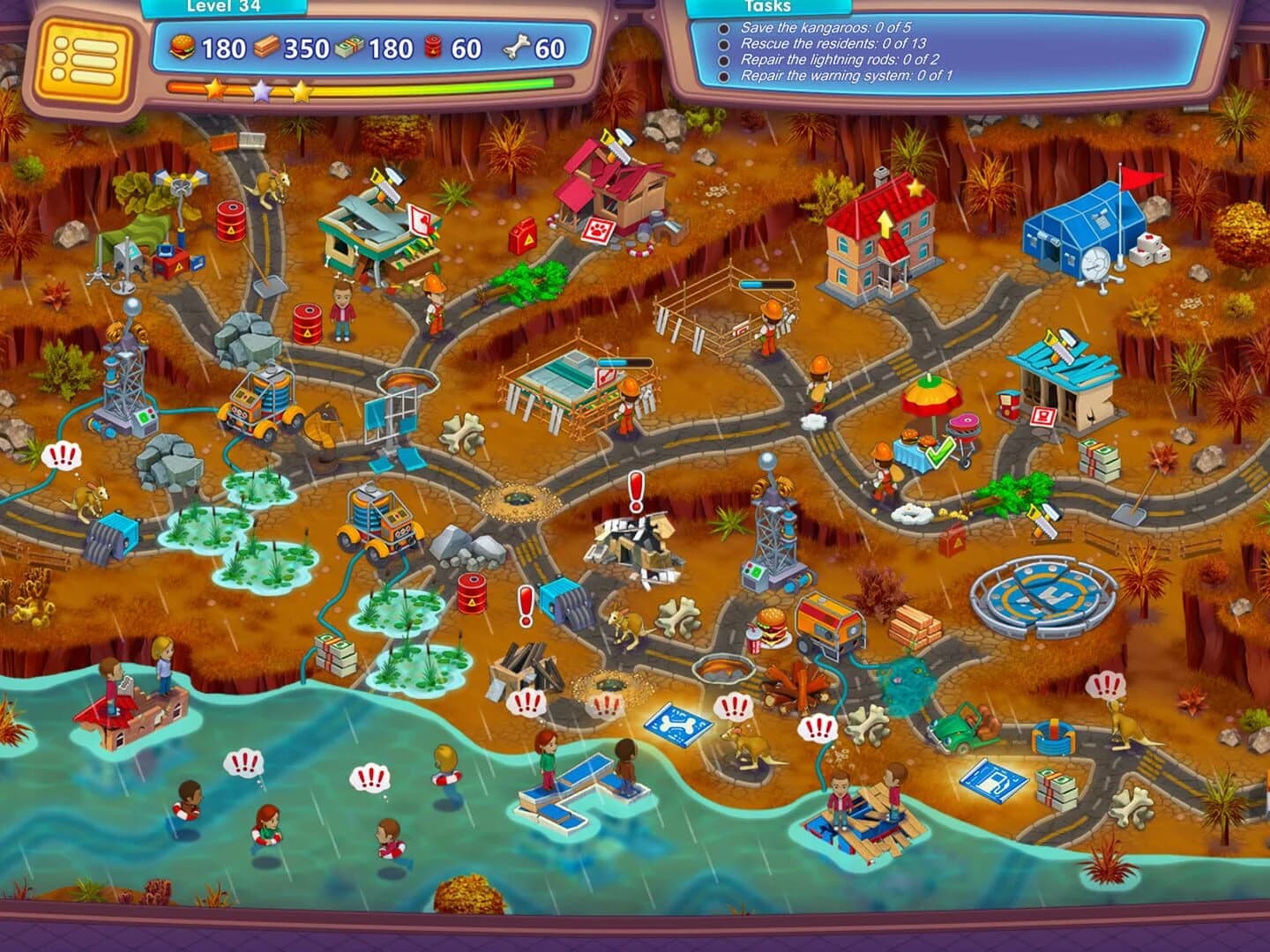Click the red exclamation marker near the collapsed house
The width and height of the screenshot is (1270, 952).
click(x=637, y=489)
